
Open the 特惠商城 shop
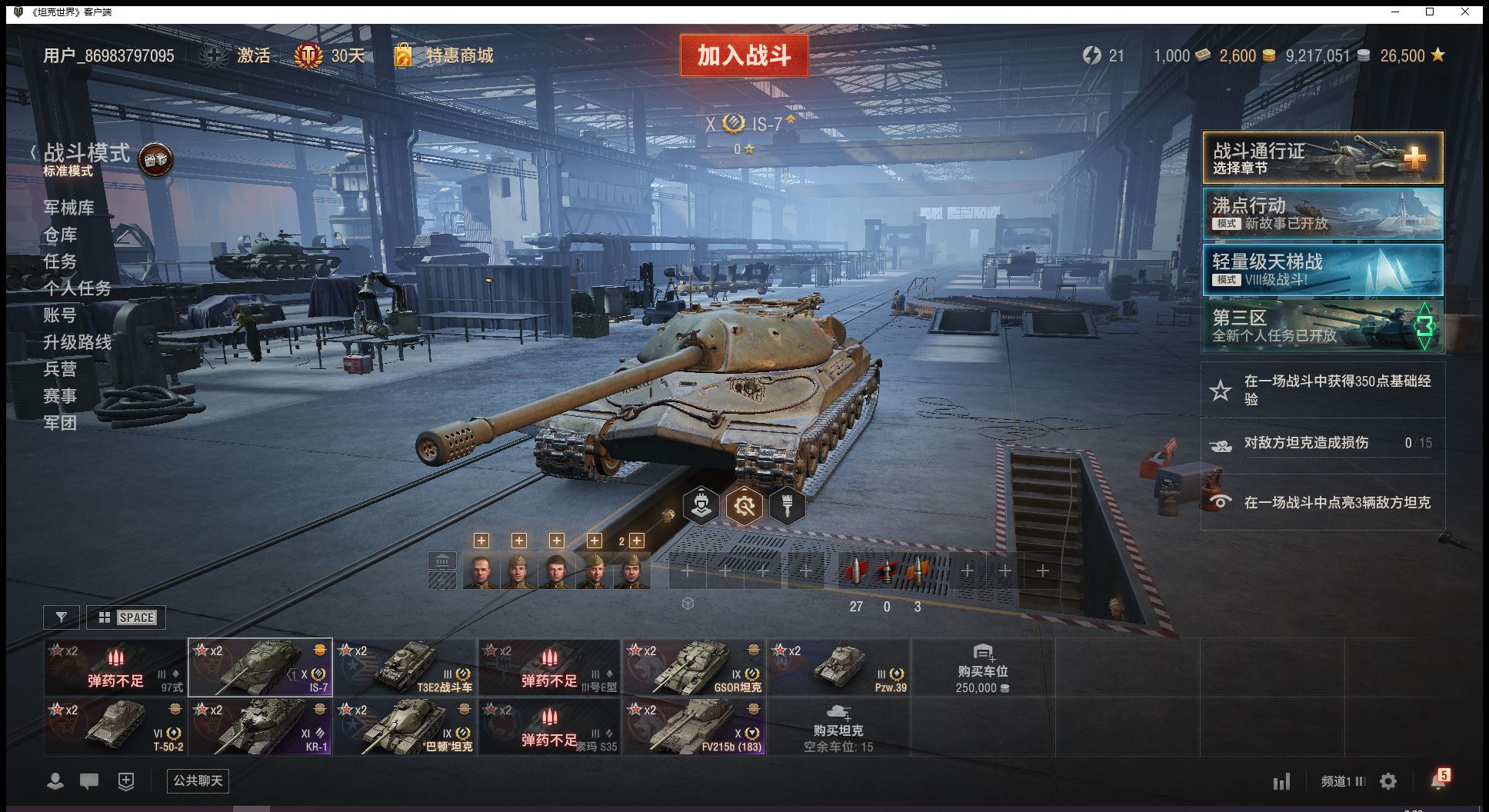click(459, 55)
